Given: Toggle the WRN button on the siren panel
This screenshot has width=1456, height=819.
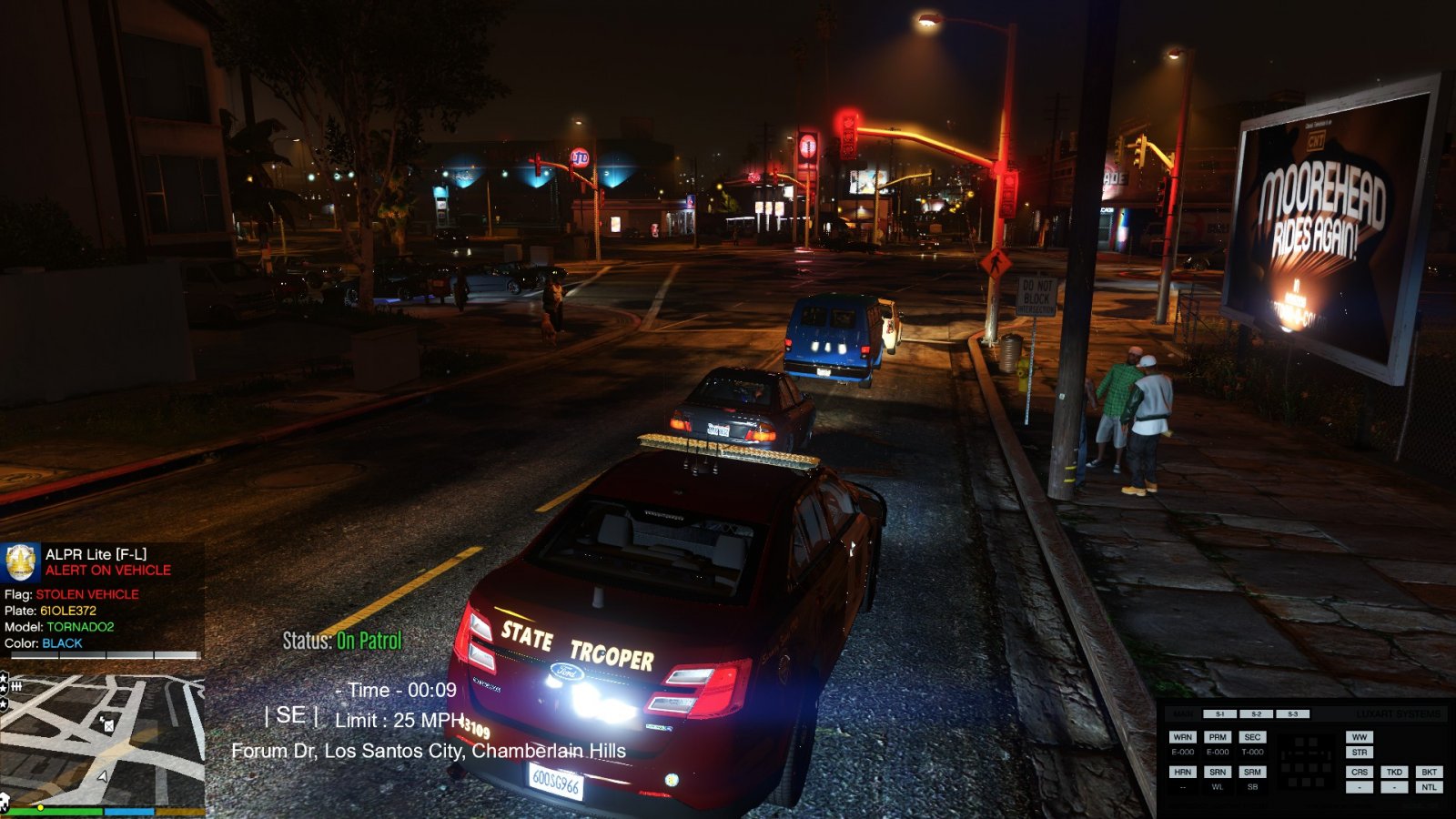Looking at the screenshot, I should pos(1182,737).
